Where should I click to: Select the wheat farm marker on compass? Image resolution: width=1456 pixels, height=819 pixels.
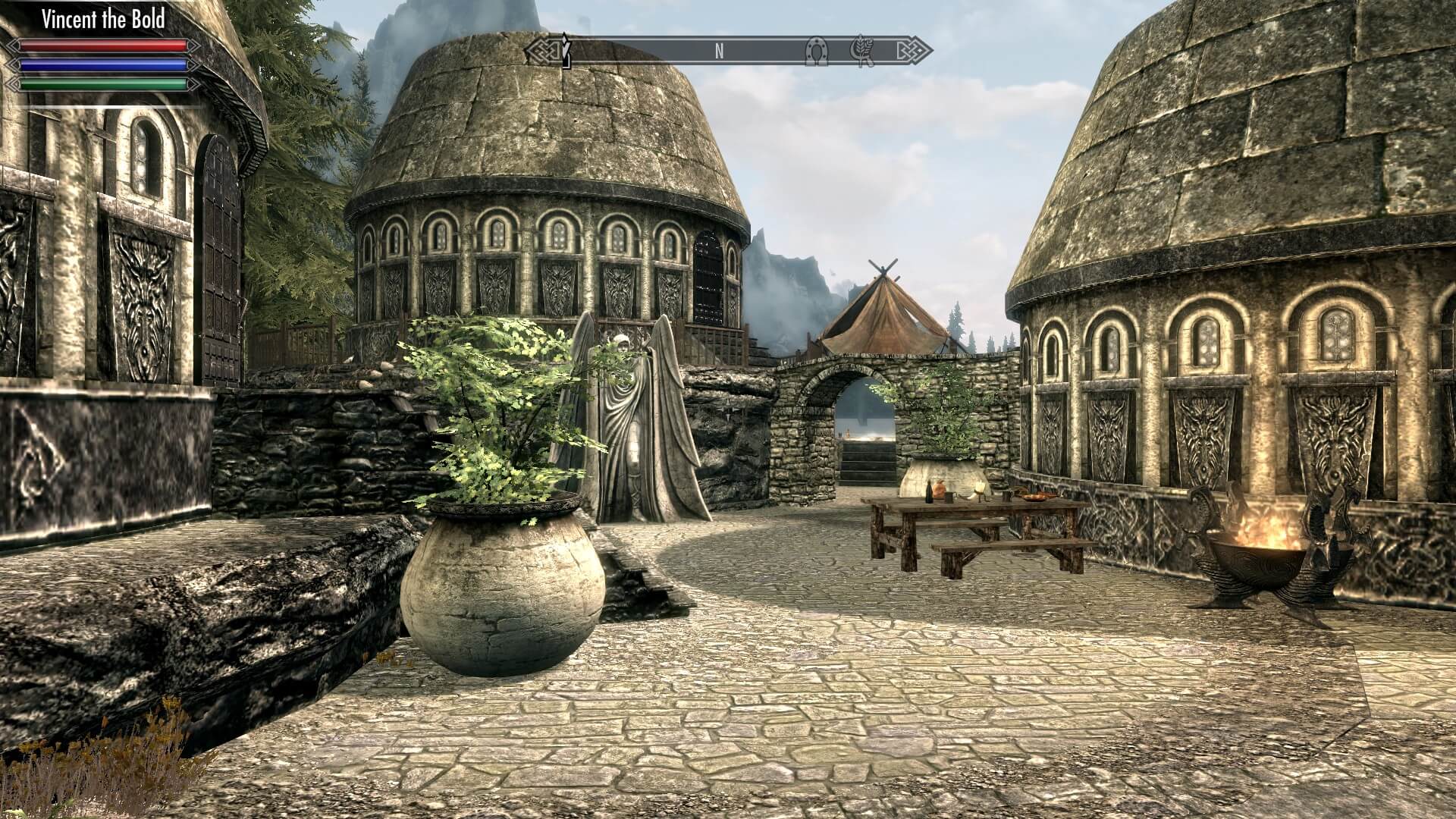[864, 51]
